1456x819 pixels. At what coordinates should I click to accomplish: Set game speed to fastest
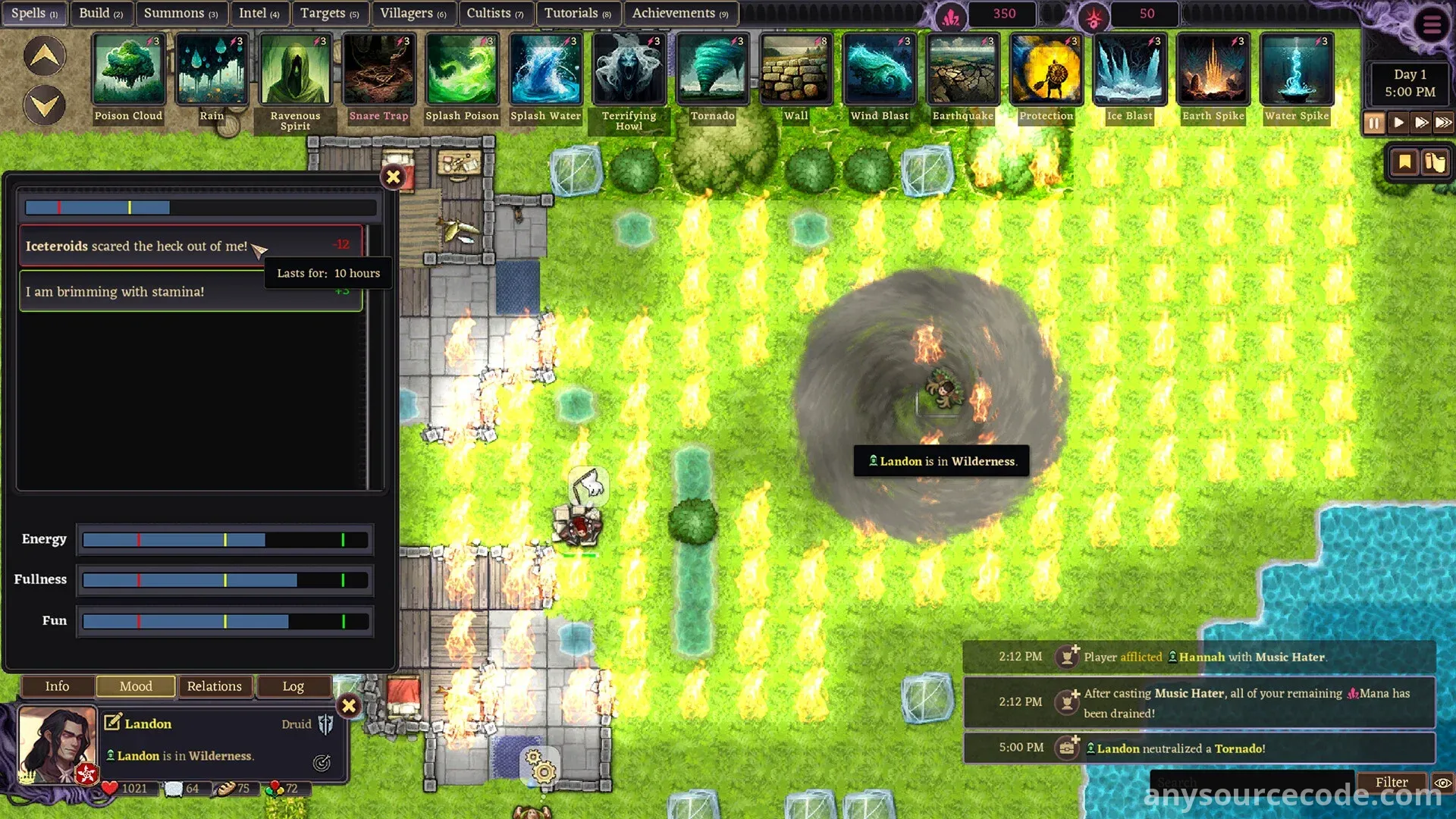(1444, 123)
